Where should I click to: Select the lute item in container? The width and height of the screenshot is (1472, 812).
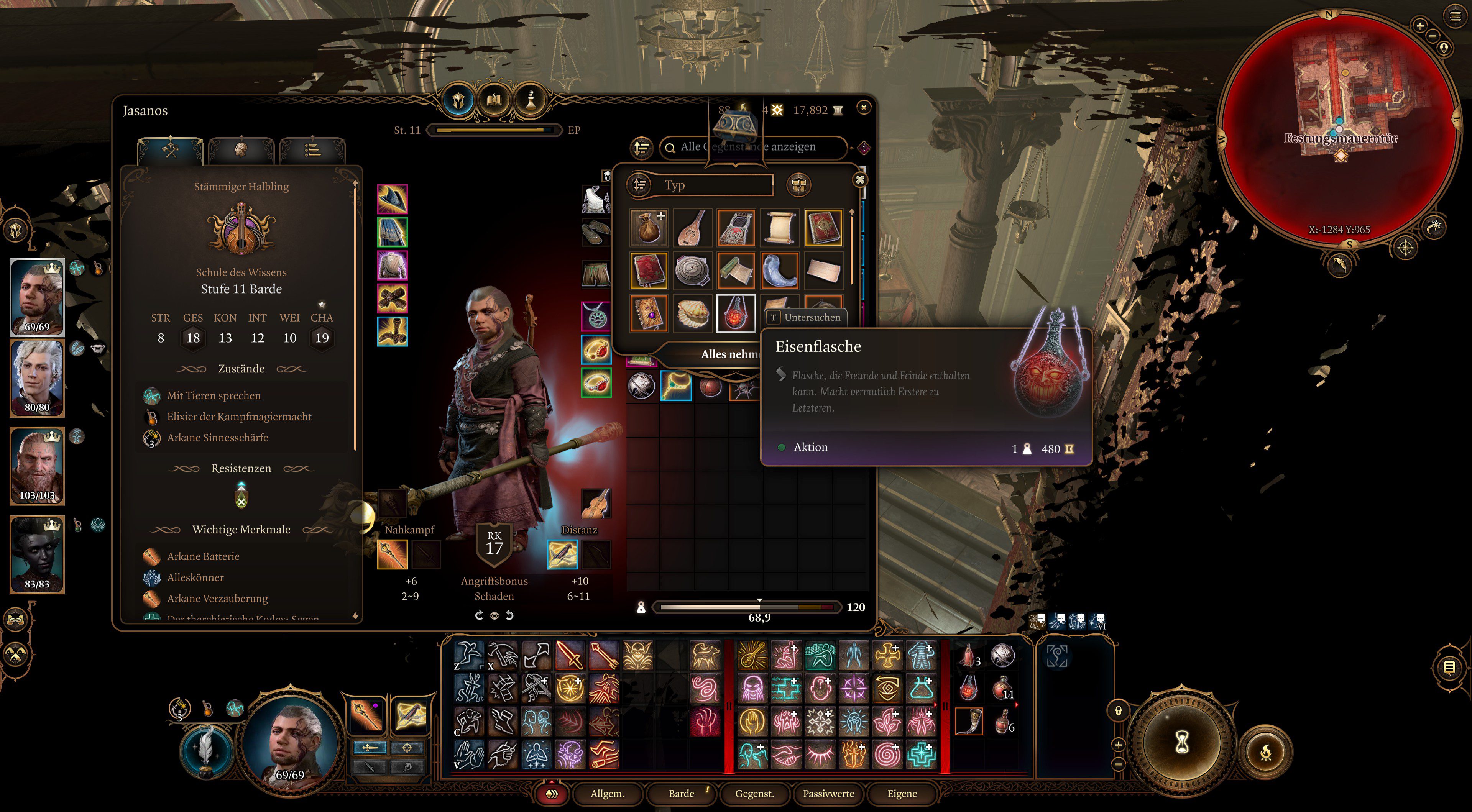(x=692, y=227)
